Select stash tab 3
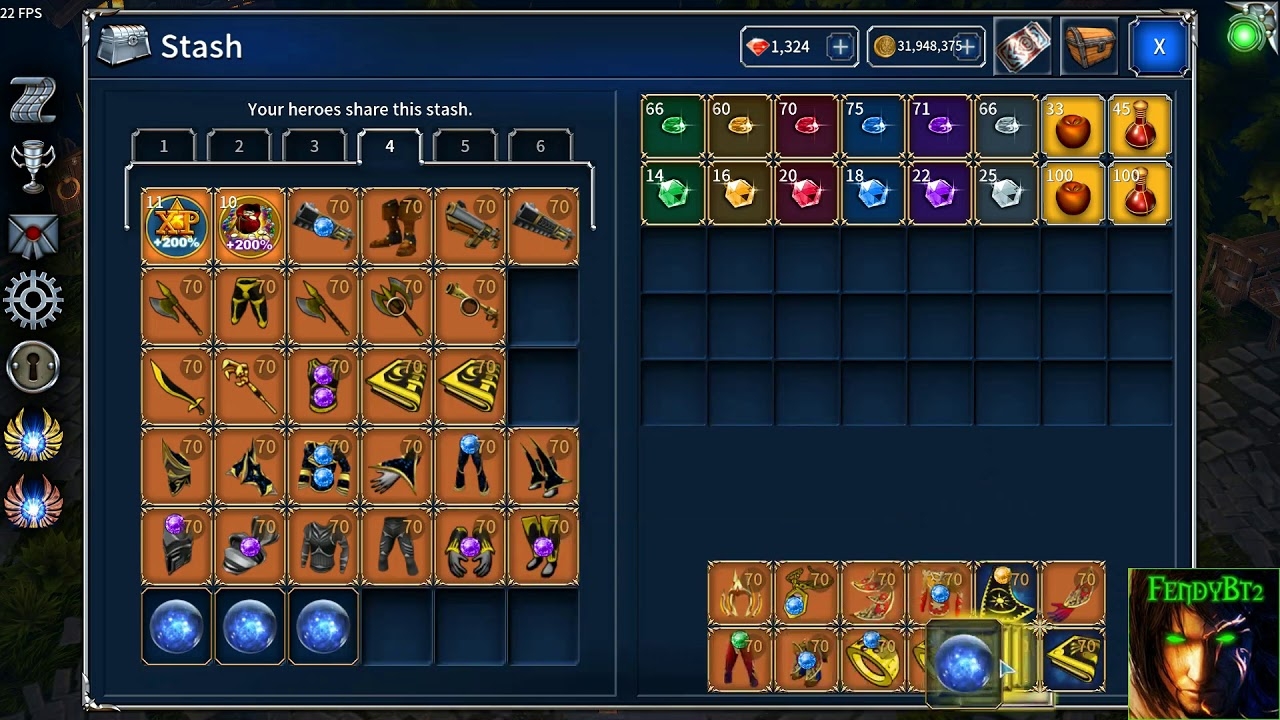 coord(314,146)
